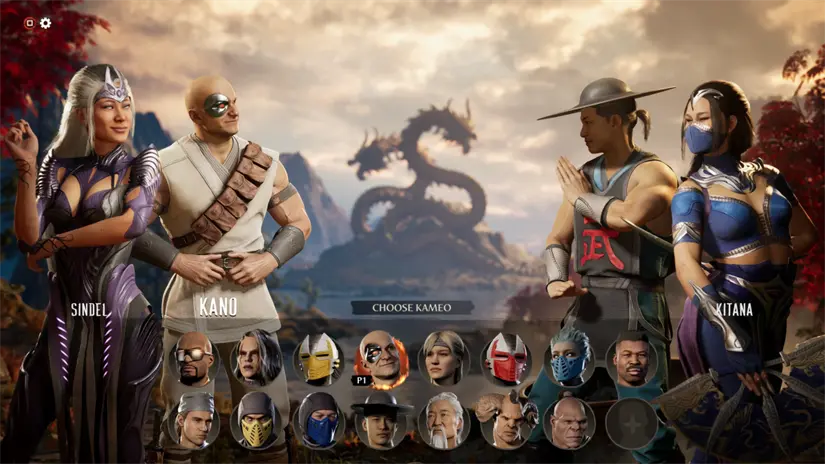The image size is (825, 464).
Task: Pick the yellow-helmeted Cyrax kameo
Action: click(x=318, y=359)
